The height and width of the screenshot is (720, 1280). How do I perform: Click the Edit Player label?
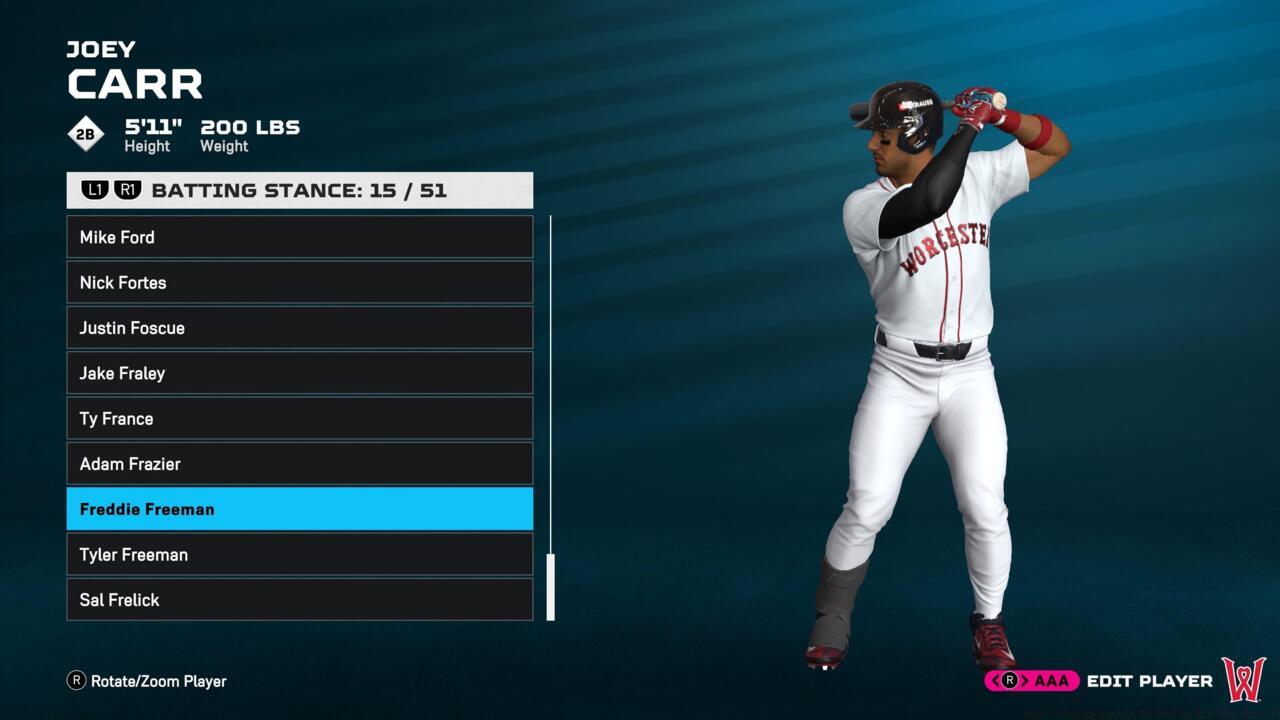1148,681
